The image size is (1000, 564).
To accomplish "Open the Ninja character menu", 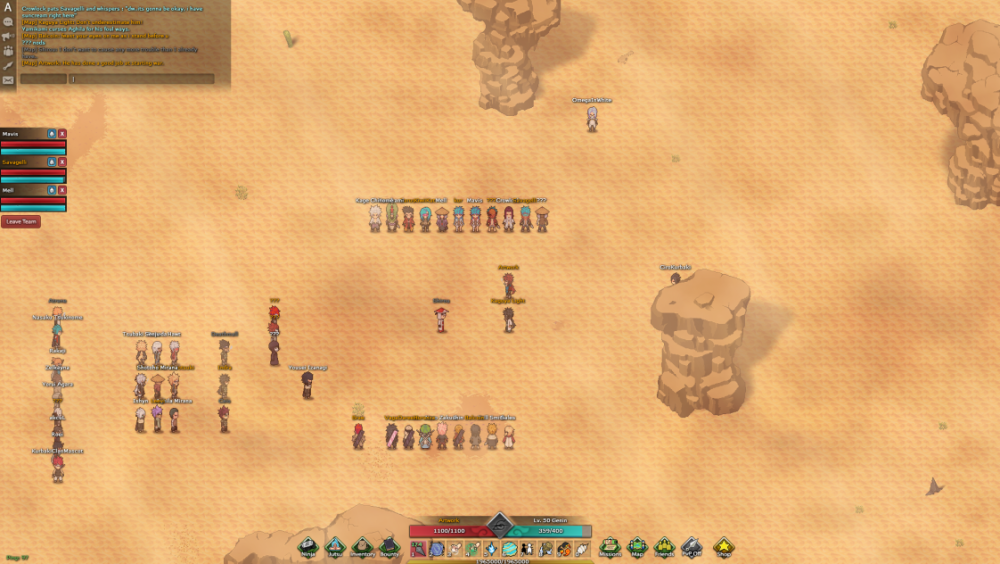I will [309, 546].
